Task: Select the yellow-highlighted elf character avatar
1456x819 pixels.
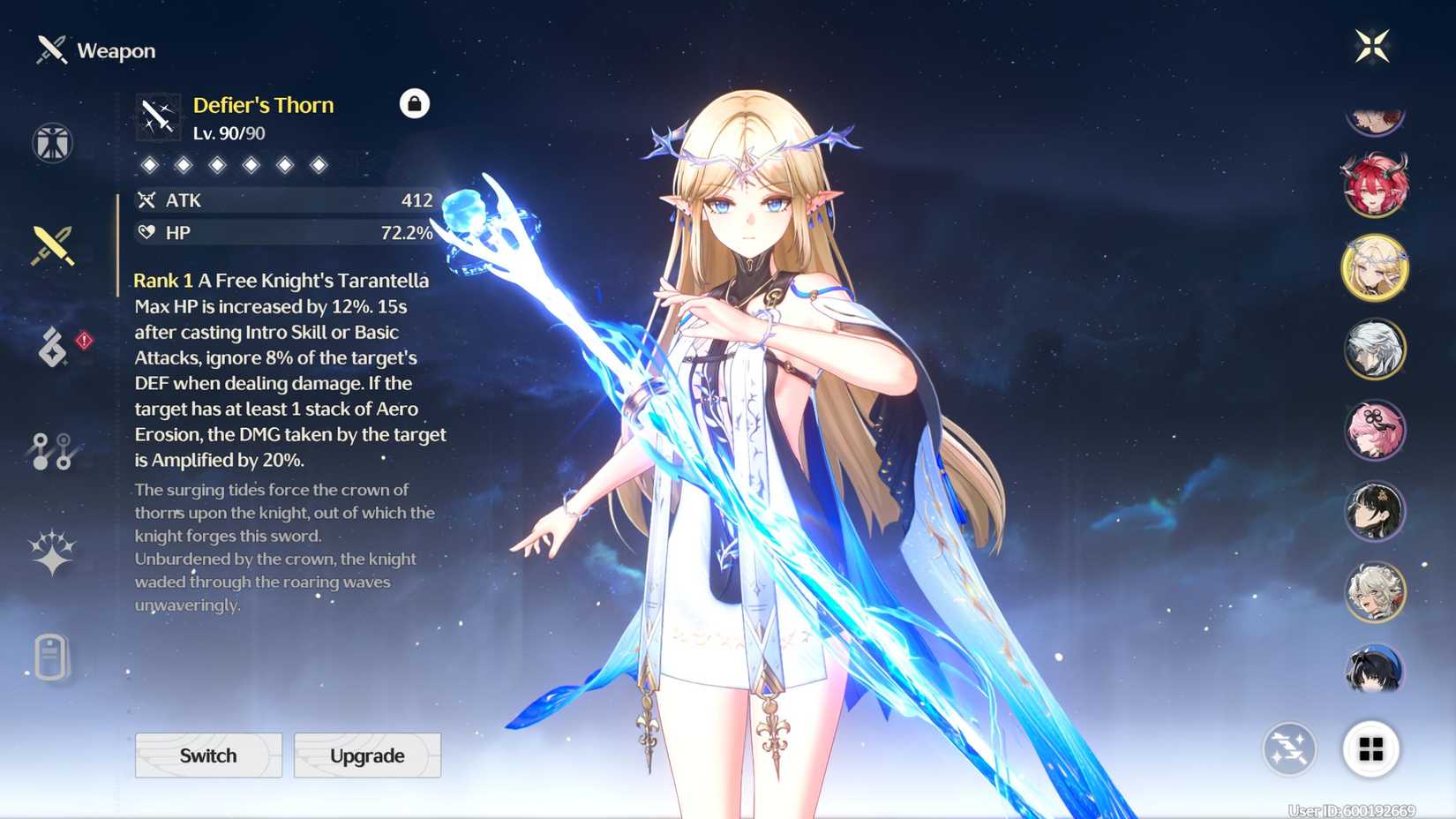Action: coord(1375,268)
